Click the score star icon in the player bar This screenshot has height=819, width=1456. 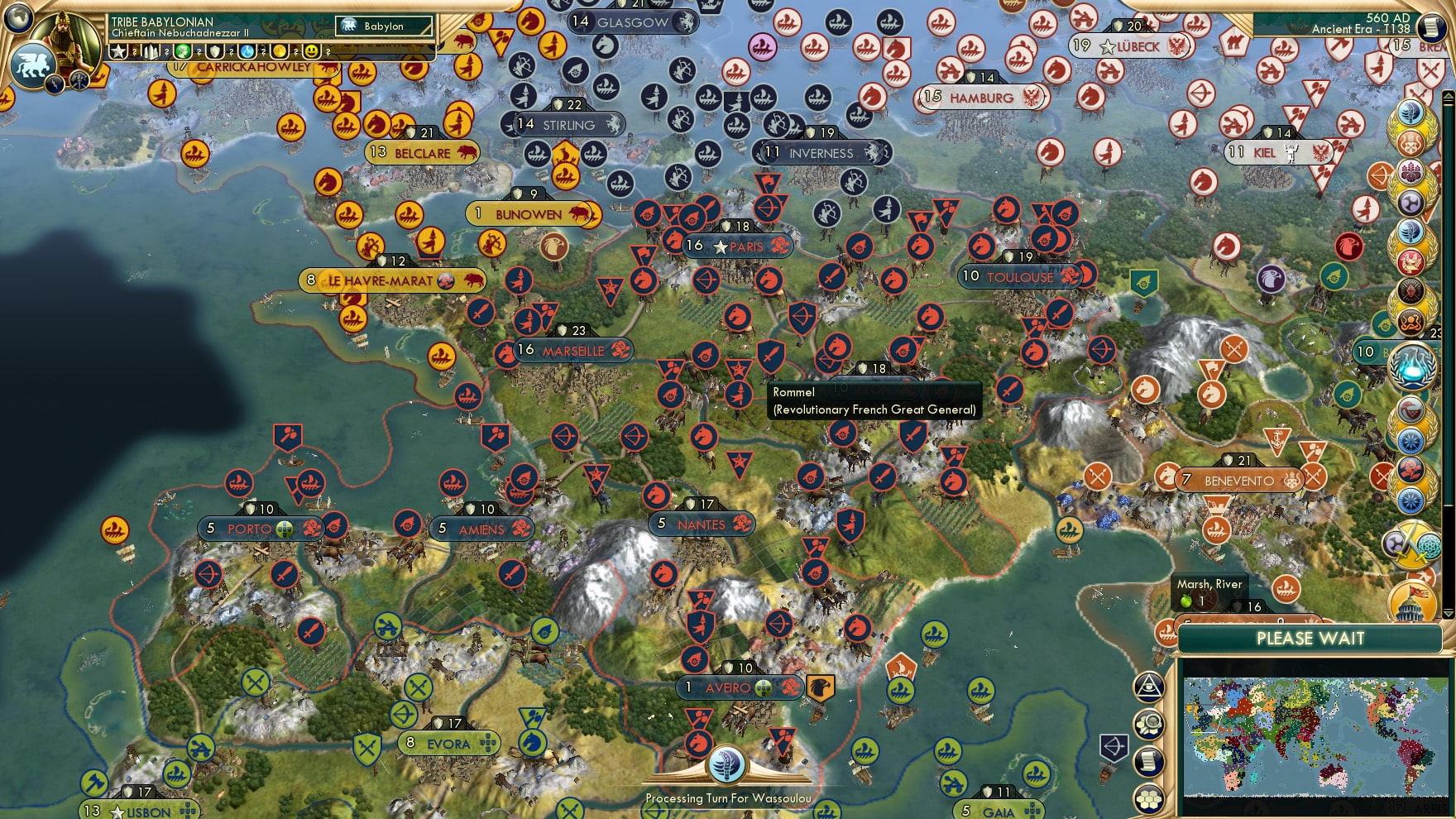pyautogui.click(x=117, y=51)
